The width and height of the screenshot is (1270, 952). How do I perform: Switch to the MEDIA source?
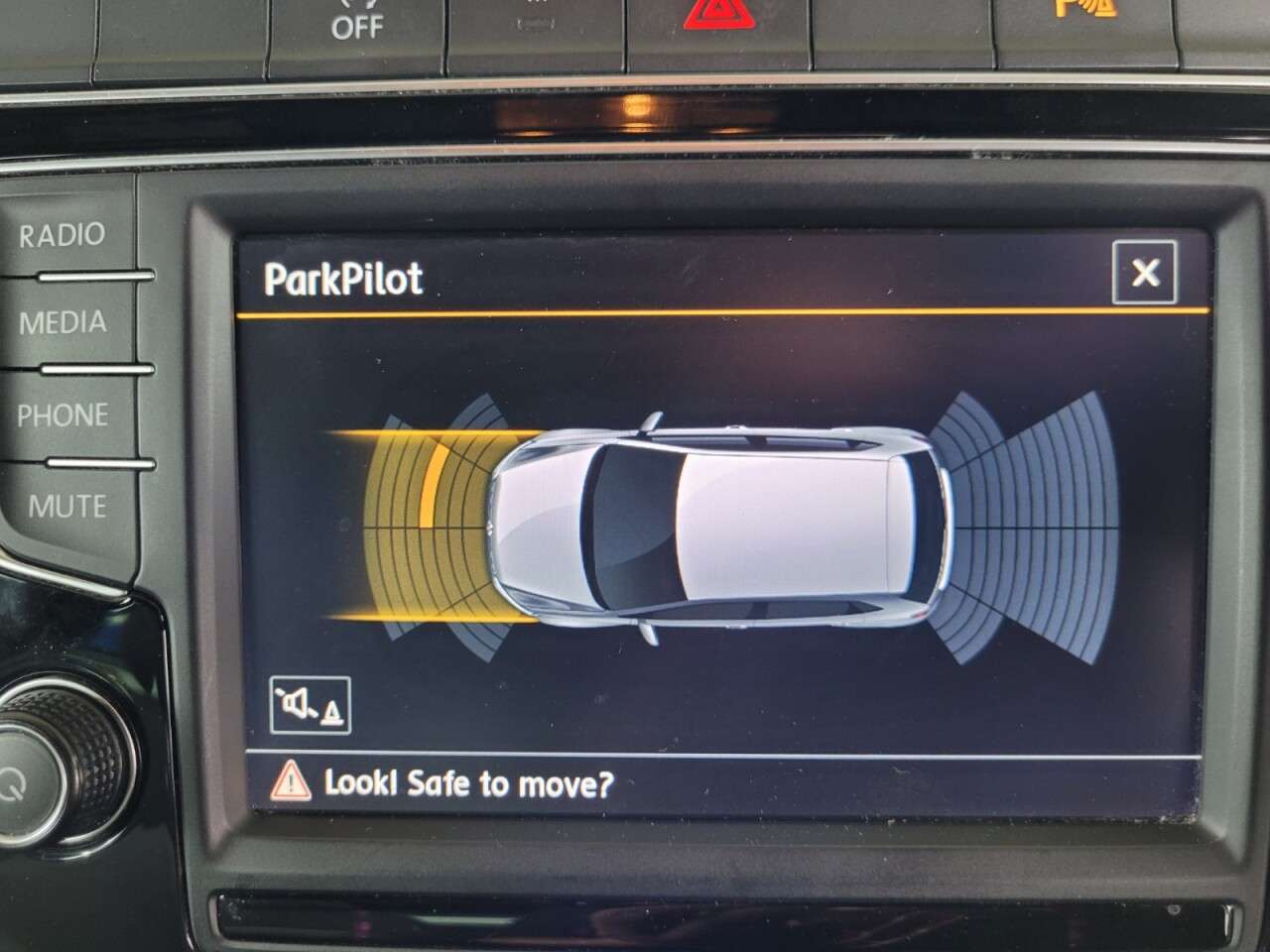pos(63,322)
